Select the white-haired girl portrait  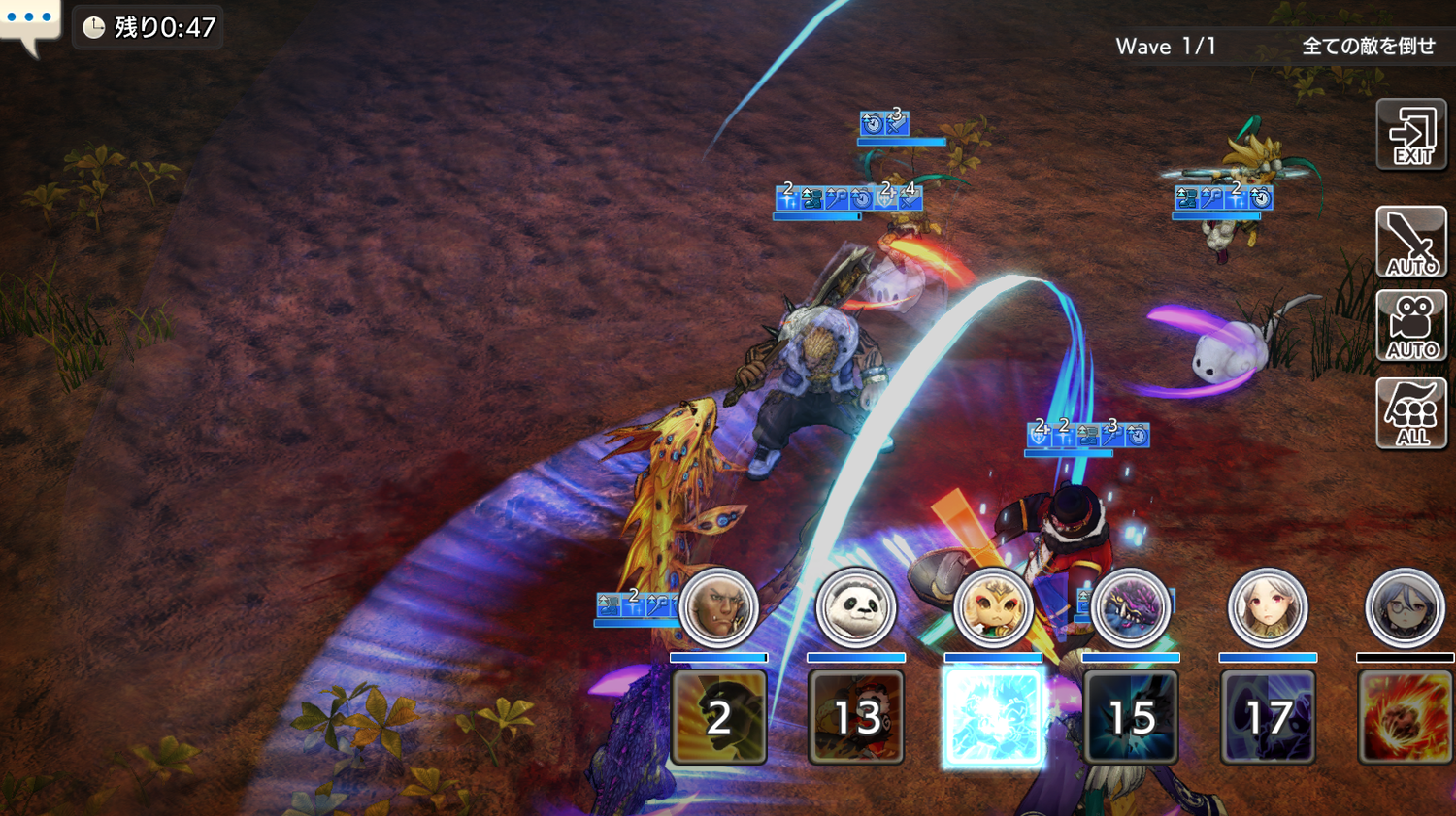tap(1268, 608)
